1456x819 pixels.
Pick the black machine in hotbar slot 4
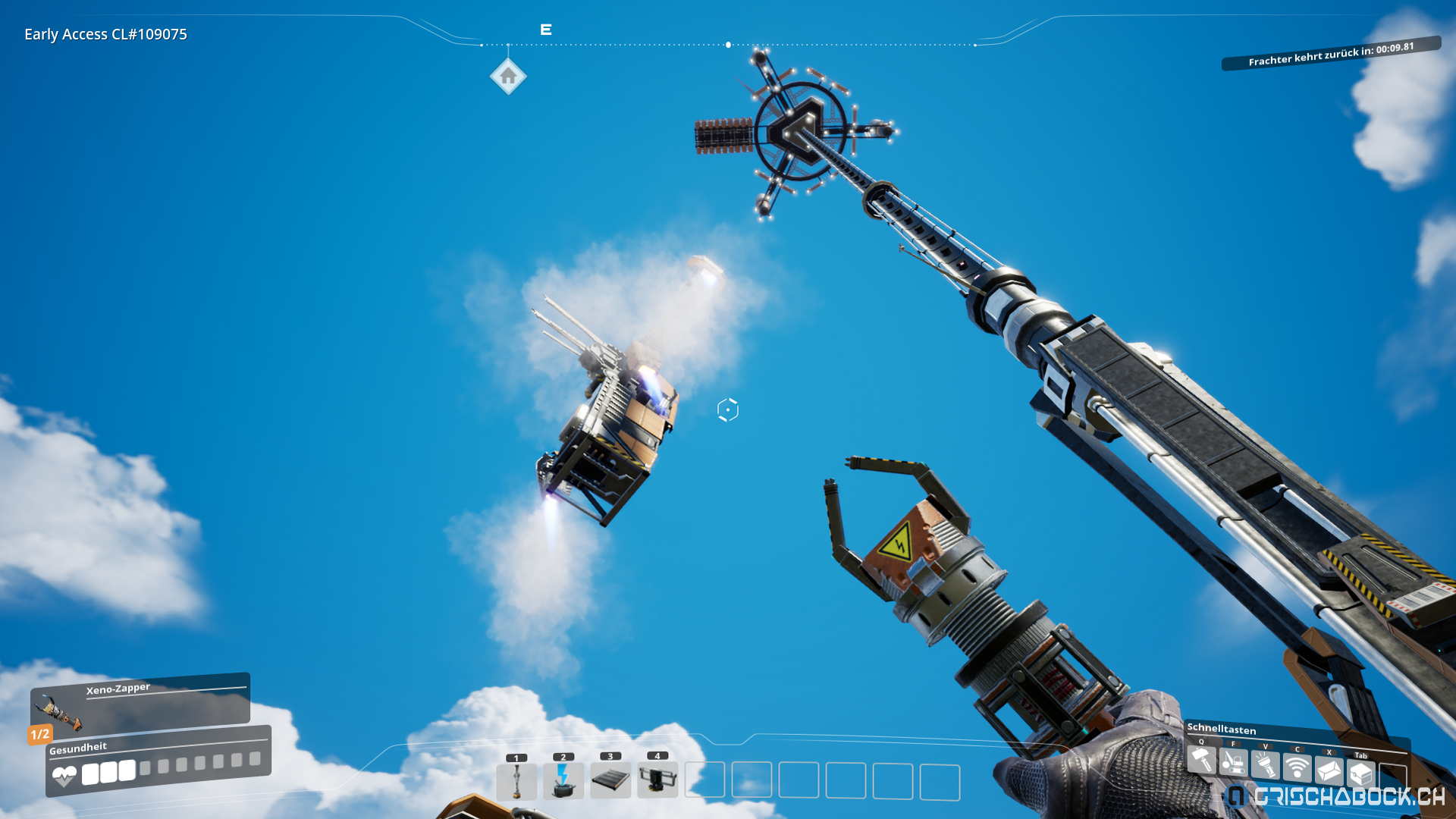point(657,780)
